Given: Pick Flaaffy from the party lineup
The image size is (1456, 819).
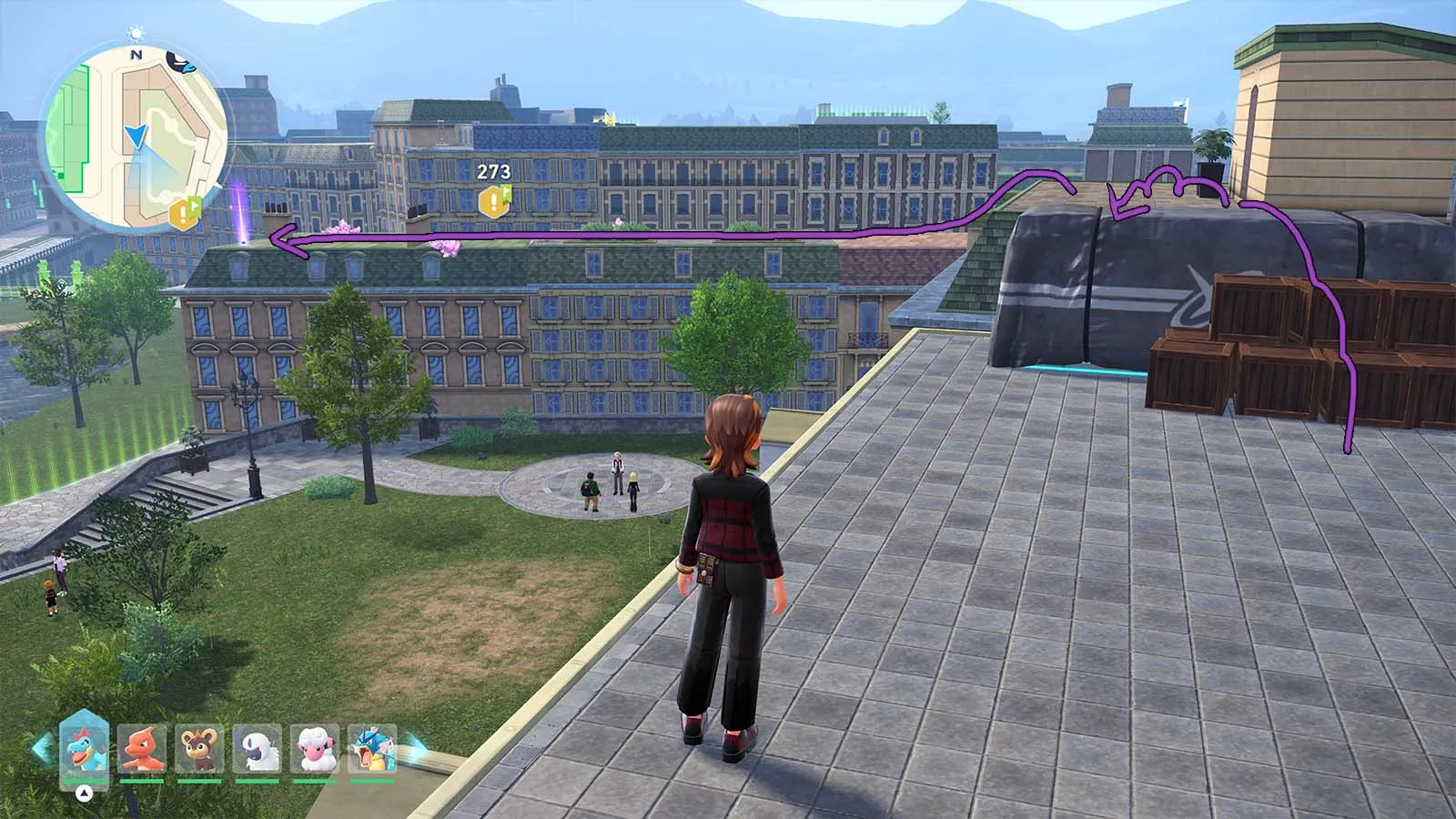Looking at the screenshot, I should tap(315, 749).
